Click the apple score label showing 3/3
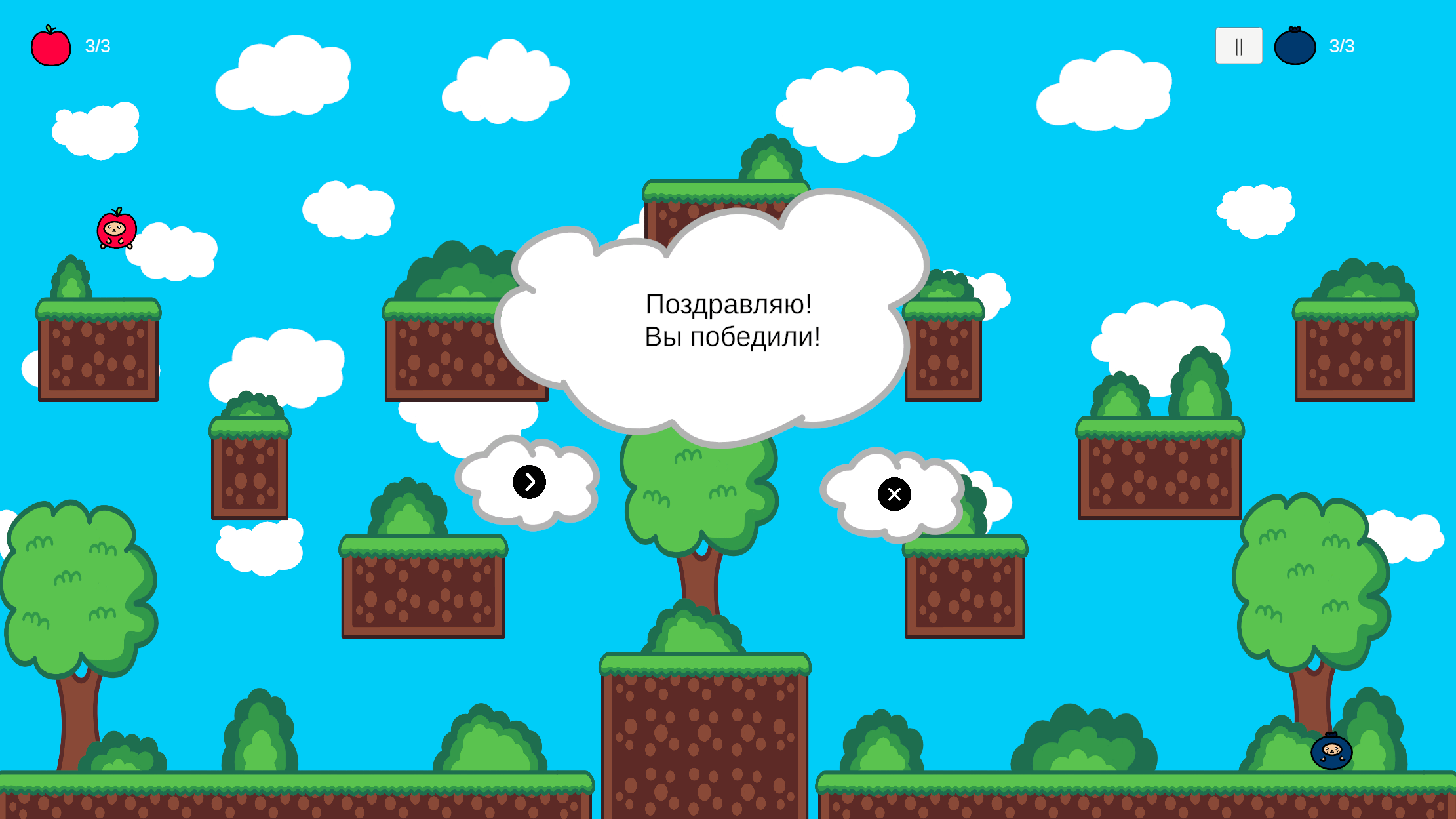The image size is (1456, 819). coord(97,45)
